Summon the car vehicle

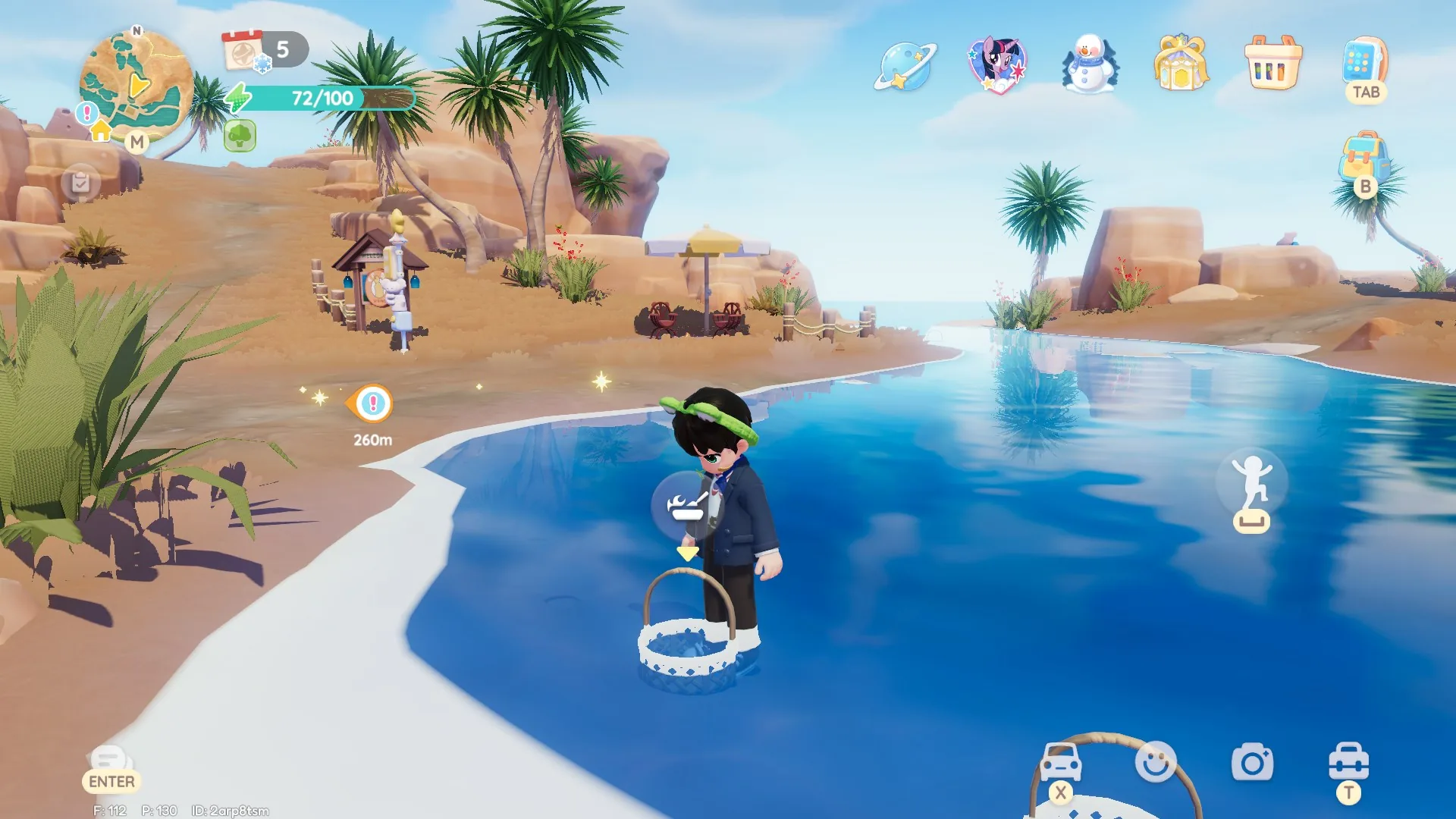click(x=1060, y=762)
